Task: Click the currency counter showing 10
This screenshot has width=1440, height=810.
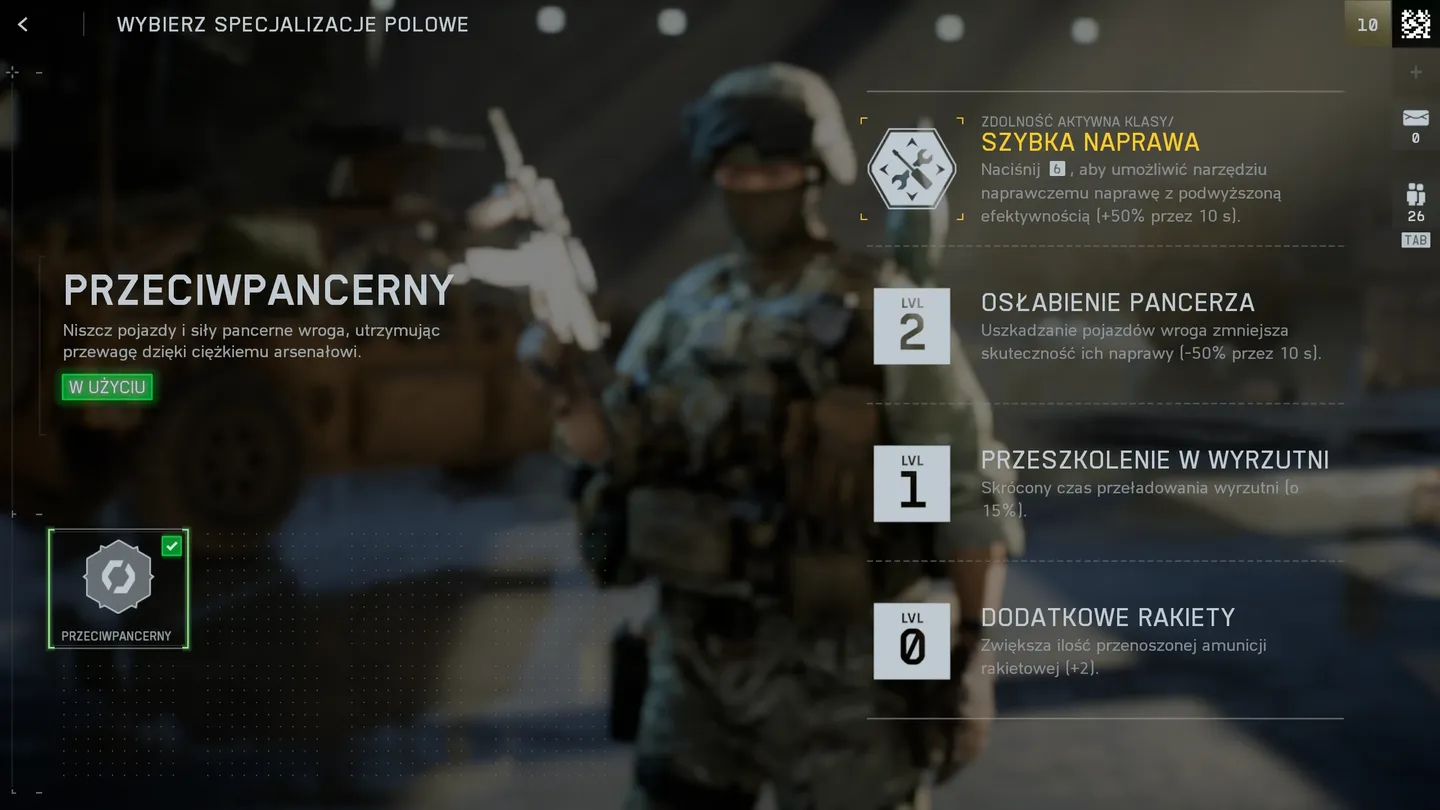Action: pos(1367,24)
